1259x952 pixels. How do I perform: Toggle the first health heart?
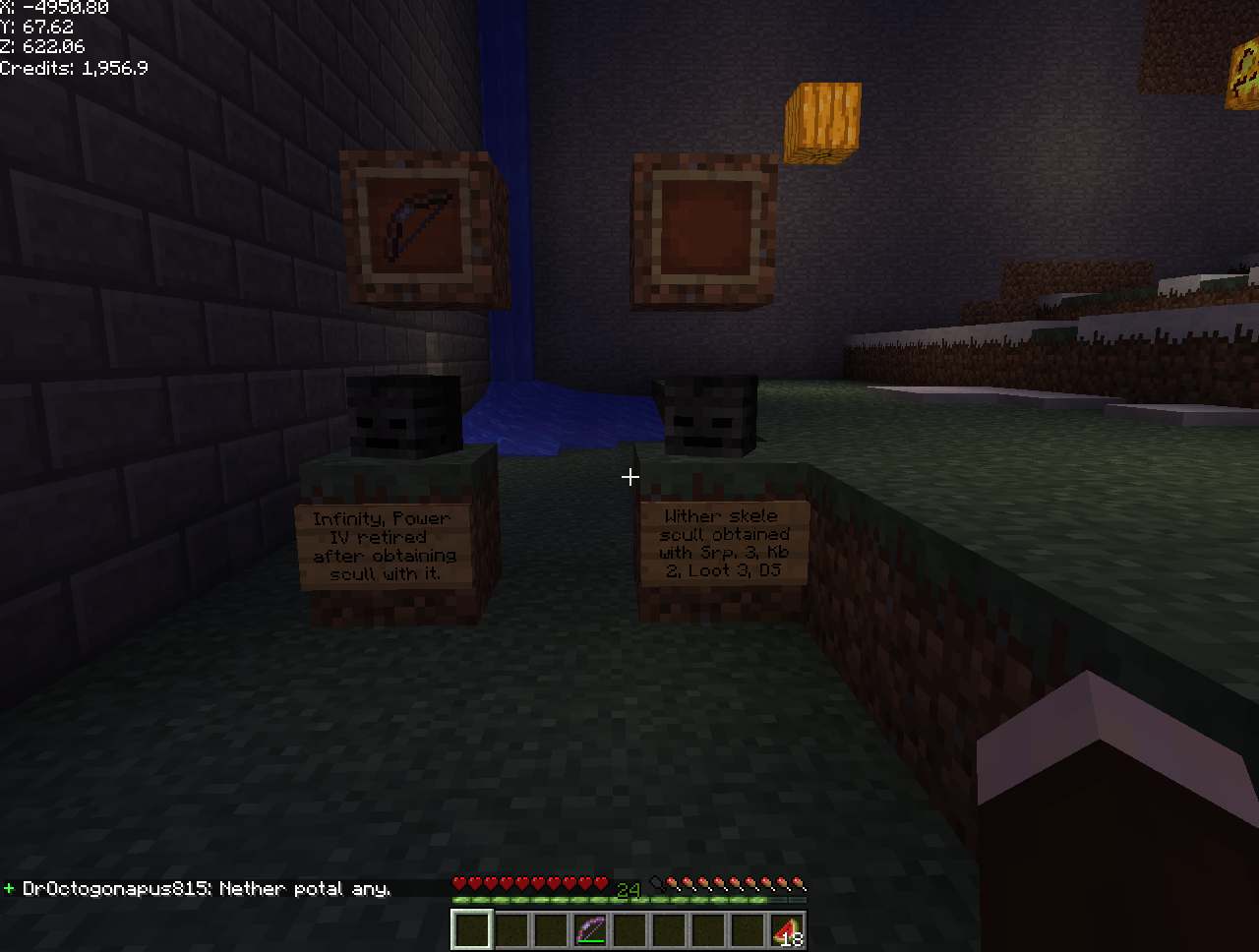pyautogui.click(x=458, y=883)
